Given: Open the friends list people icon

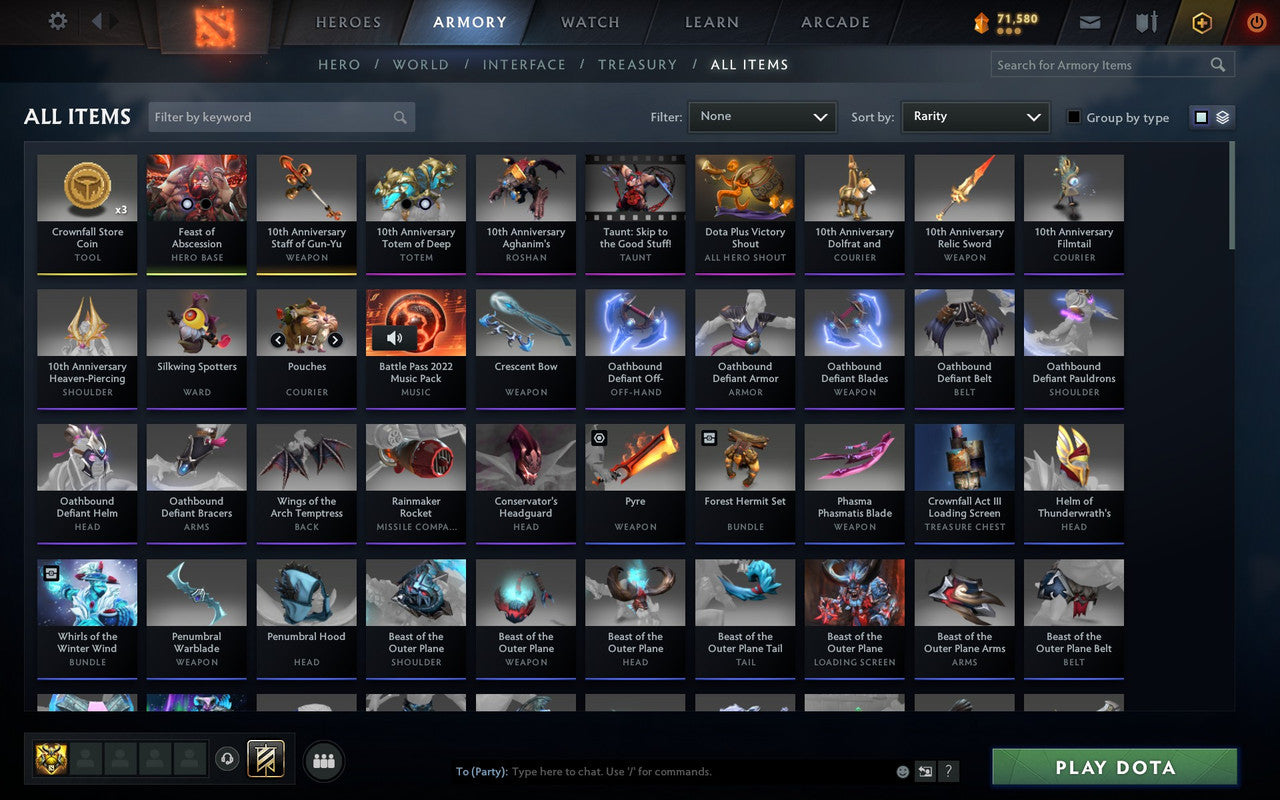Looking at the screenshot, I should pos(323,760).
